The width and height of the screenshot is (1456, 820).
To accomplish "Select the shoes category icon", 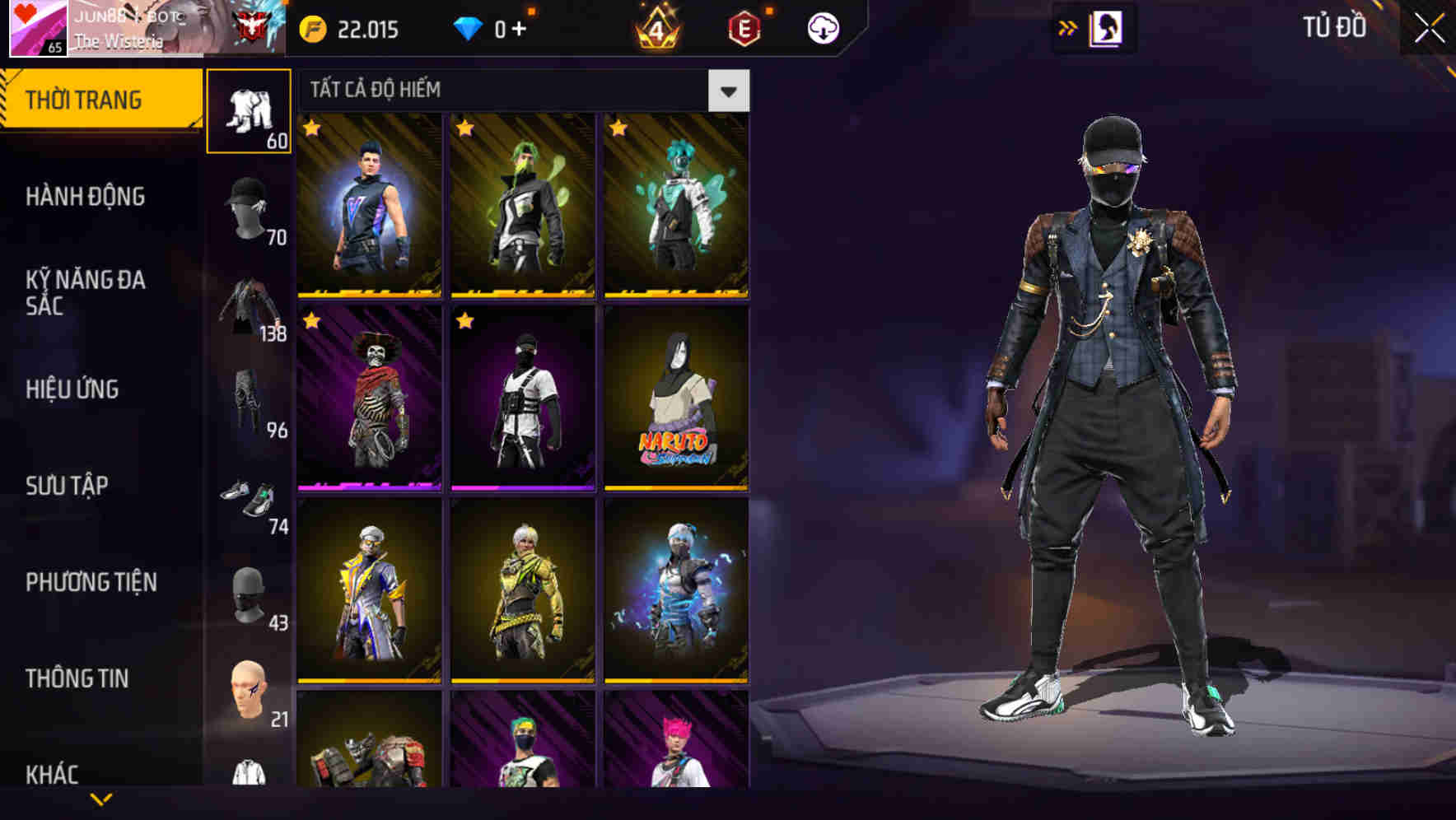I will (250, 498).
